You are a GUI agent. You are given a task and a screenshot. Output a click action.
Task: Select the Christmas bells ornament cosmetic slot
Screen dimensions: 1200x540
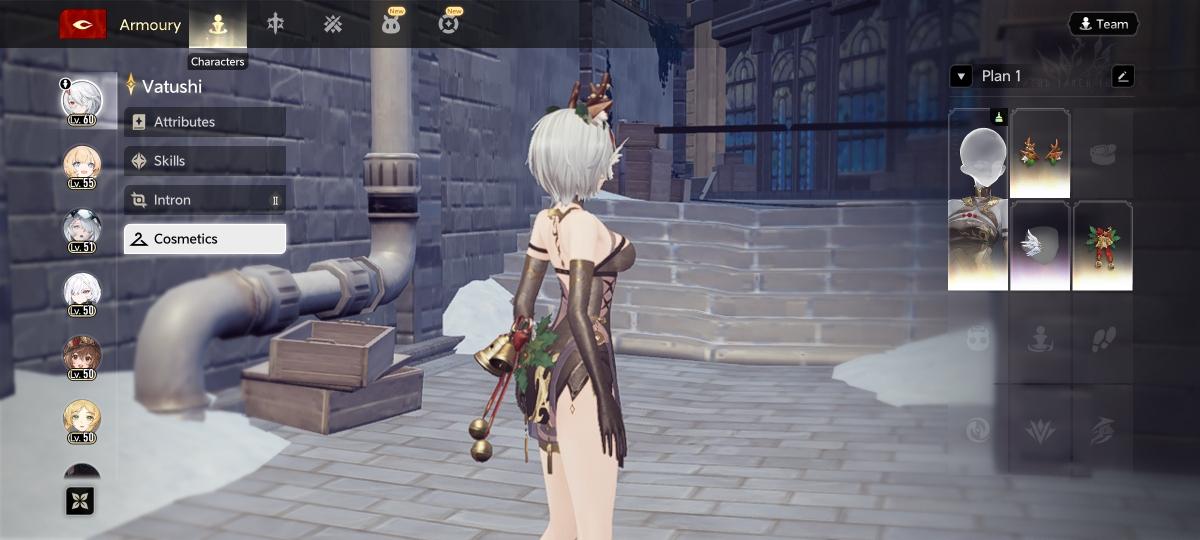[x=1102, y=246]
